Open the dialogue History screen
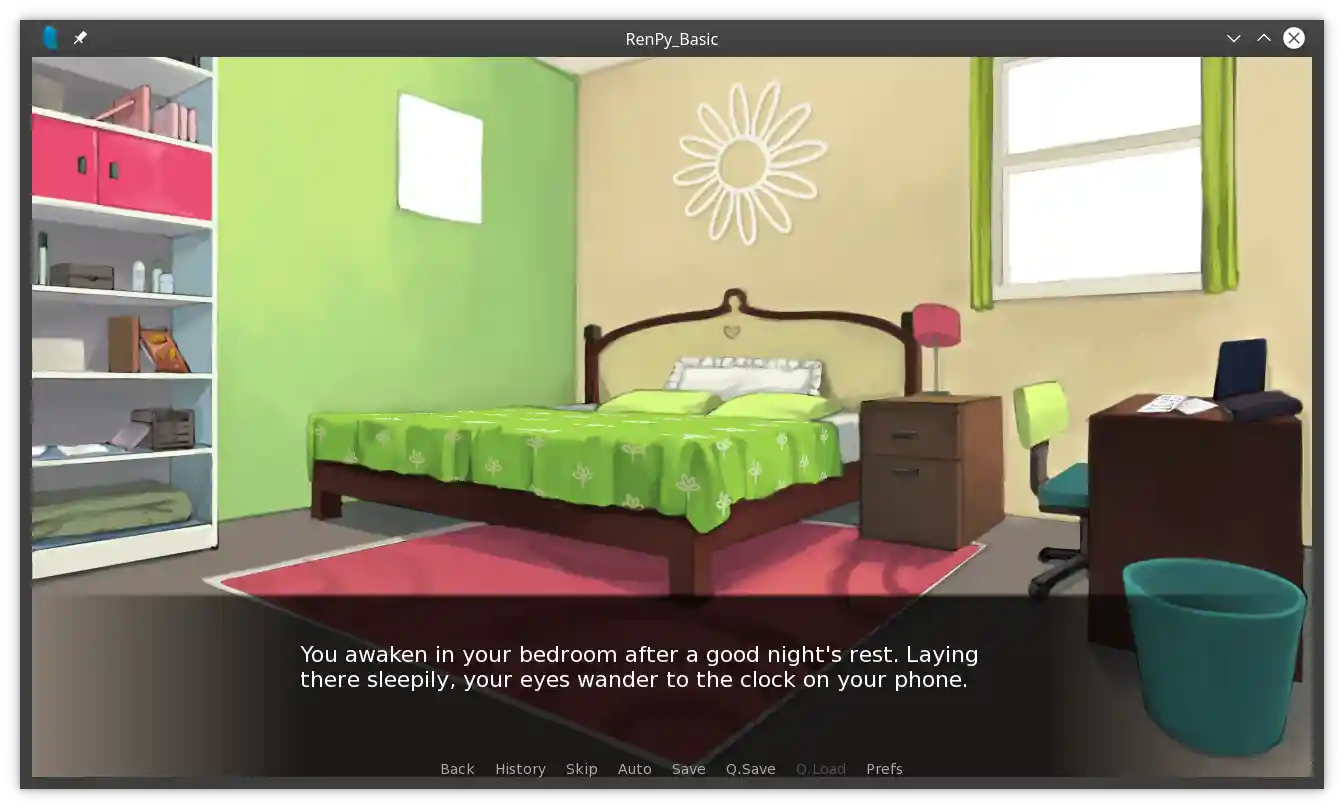1344x809 pixels. click(x=520, y=769)
